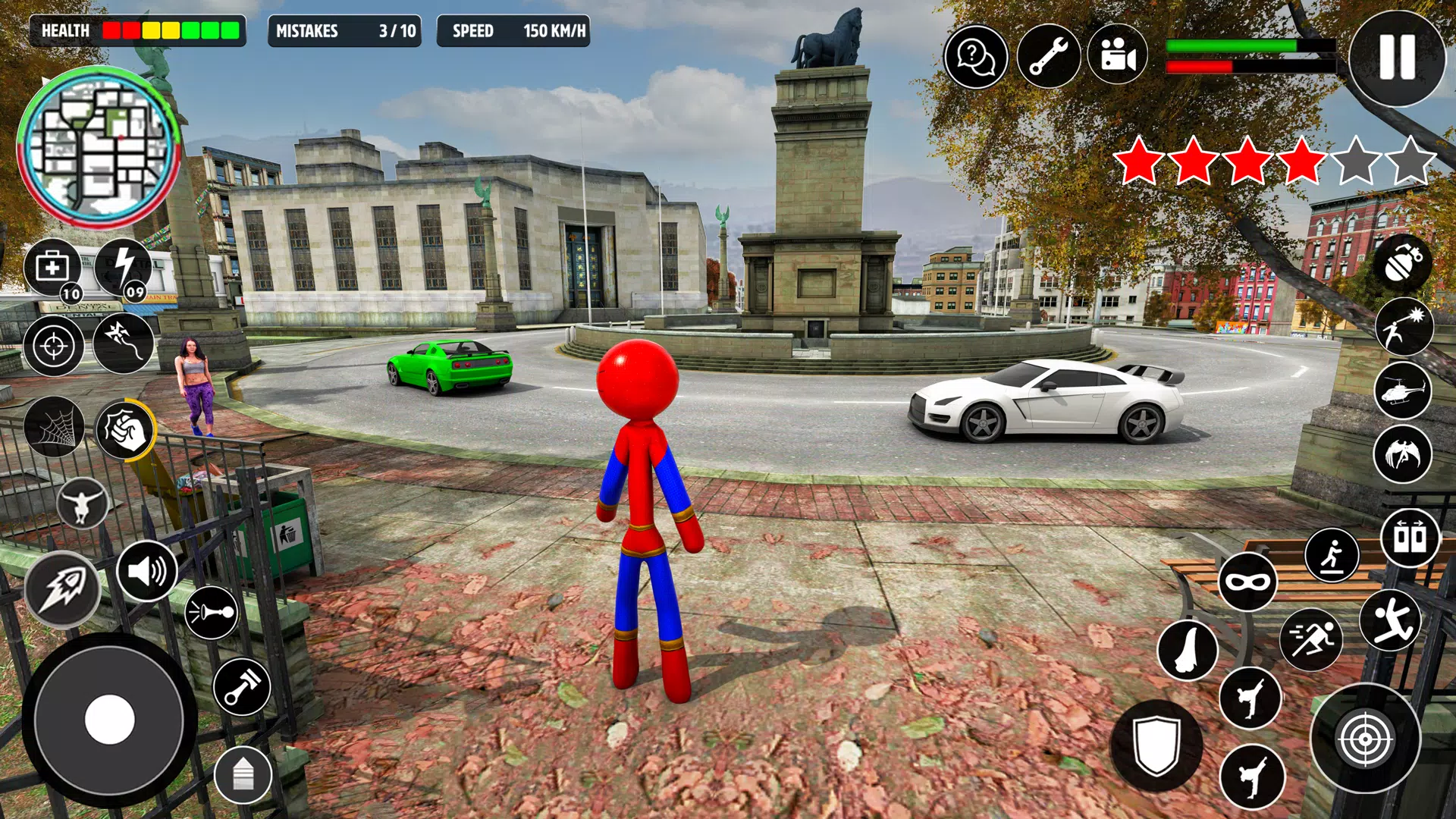Open the wrench settings button
This screenshot has width=1456, height=819.
1048,57
